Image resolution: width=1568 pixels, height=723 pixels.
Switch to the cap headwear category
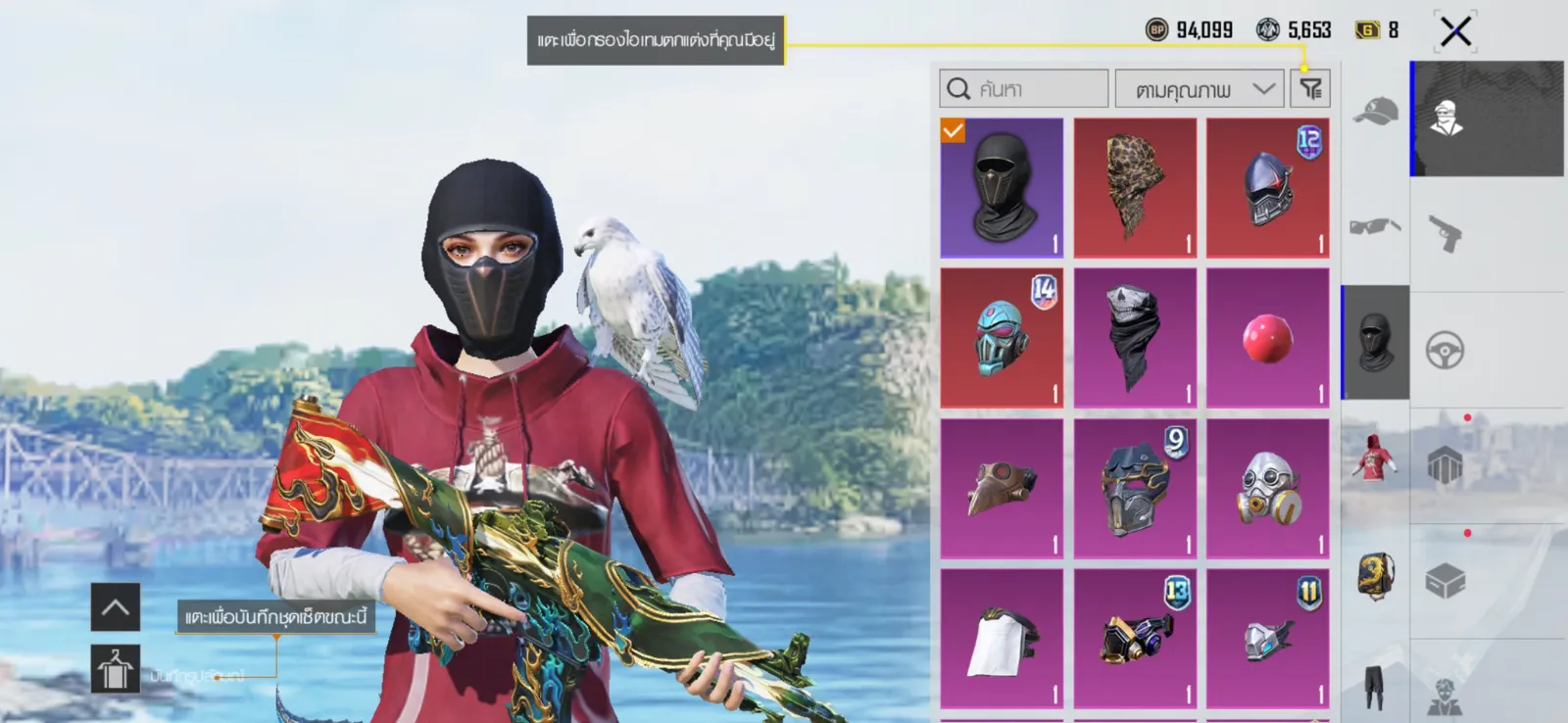(x=1375, y=113)
